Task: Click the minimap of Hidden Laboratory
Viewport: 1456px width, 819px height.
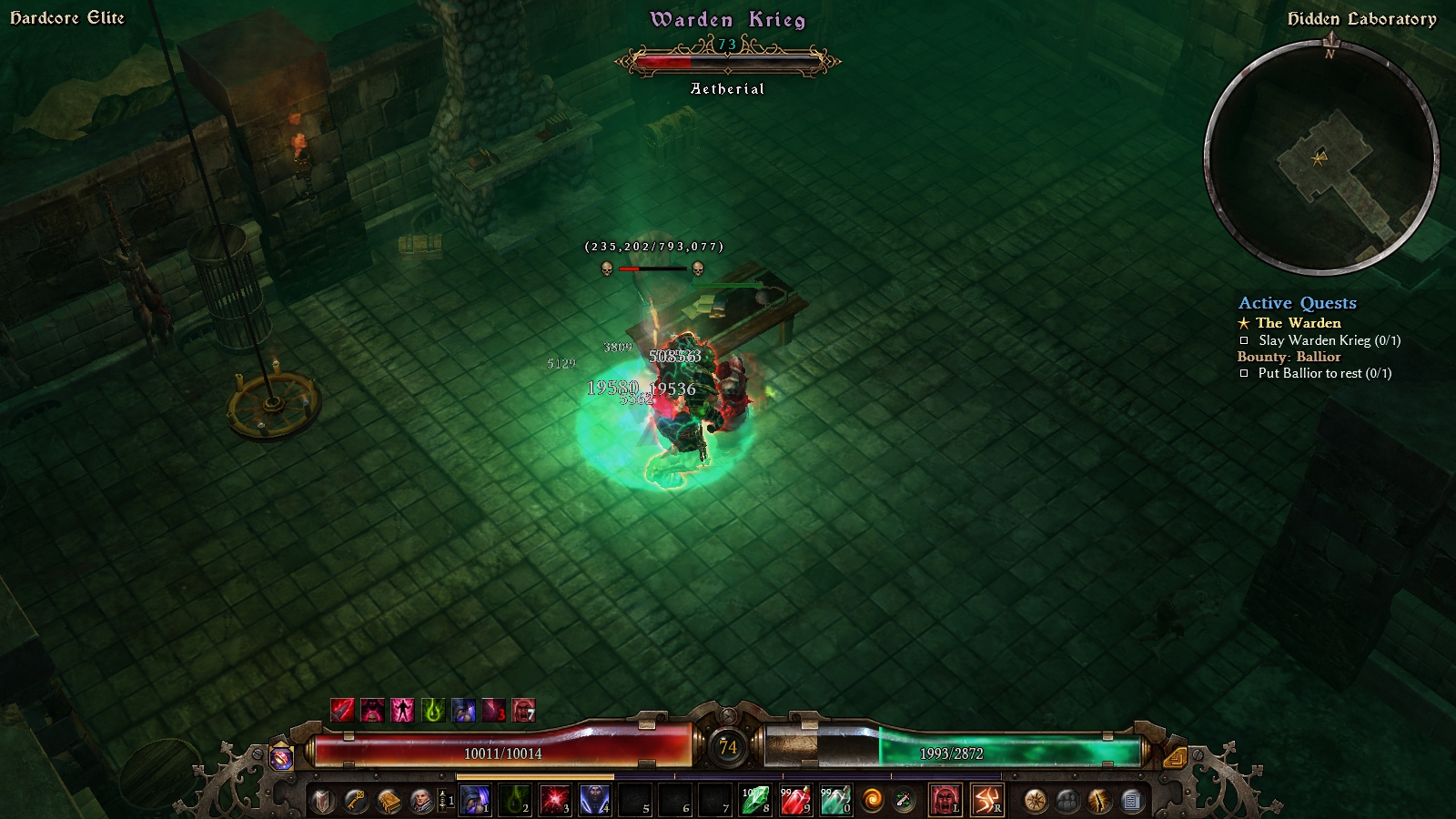Action: (1321, 159)
